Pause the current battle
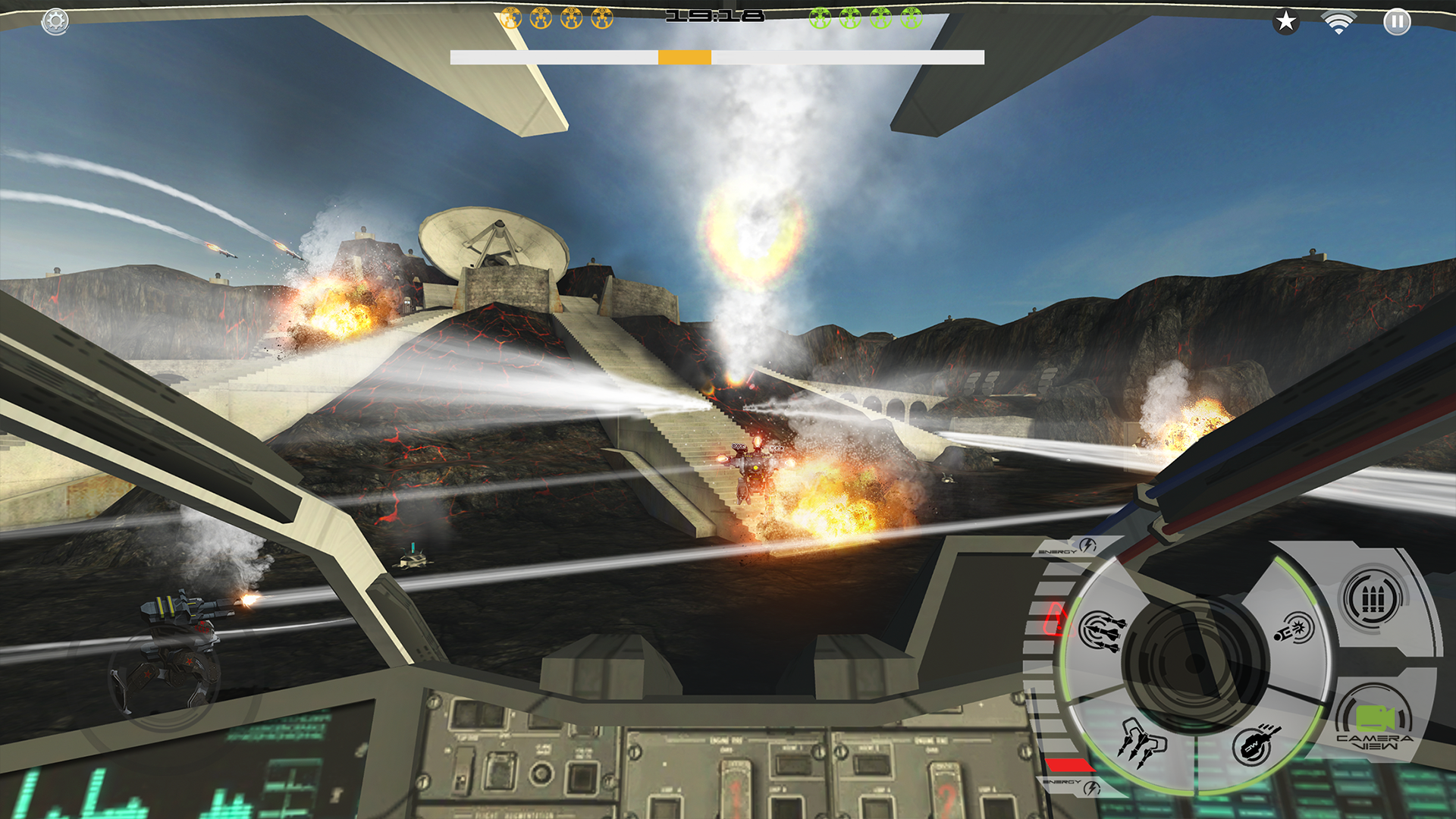The height and width of the screenshot is (819, 1456). 1398,23
